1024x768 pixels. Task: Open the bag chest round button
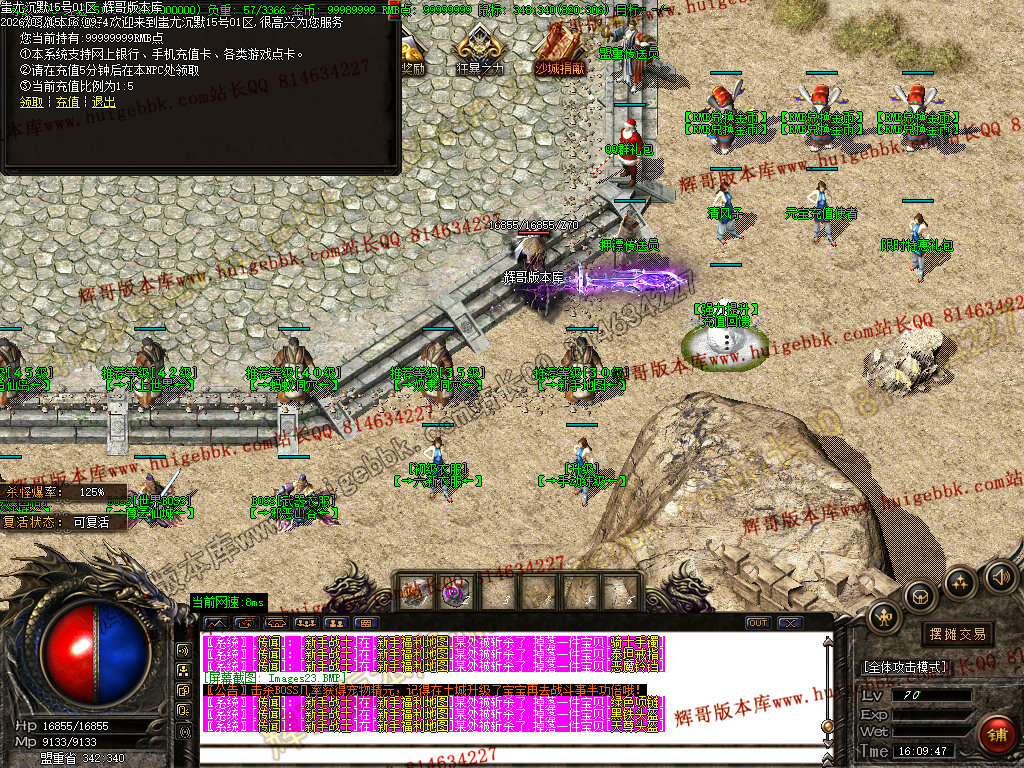click(x=922, y=597)
